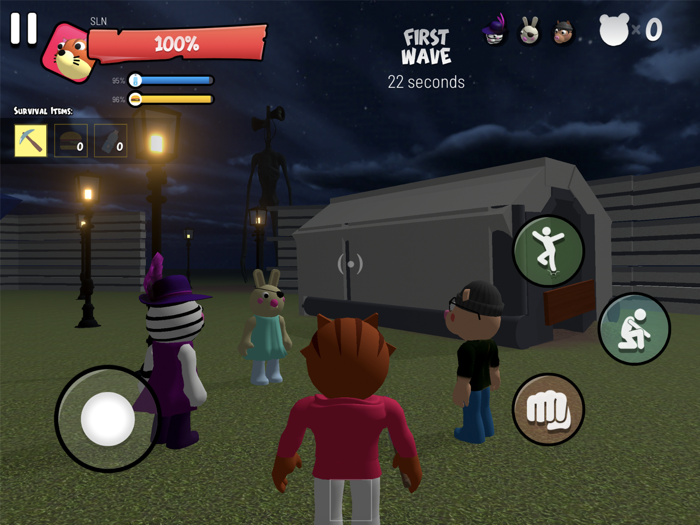Viewport: 700px width, 525px height.
Task: Tap the virtual movement joystick
Action: click(x=107, y=418)
